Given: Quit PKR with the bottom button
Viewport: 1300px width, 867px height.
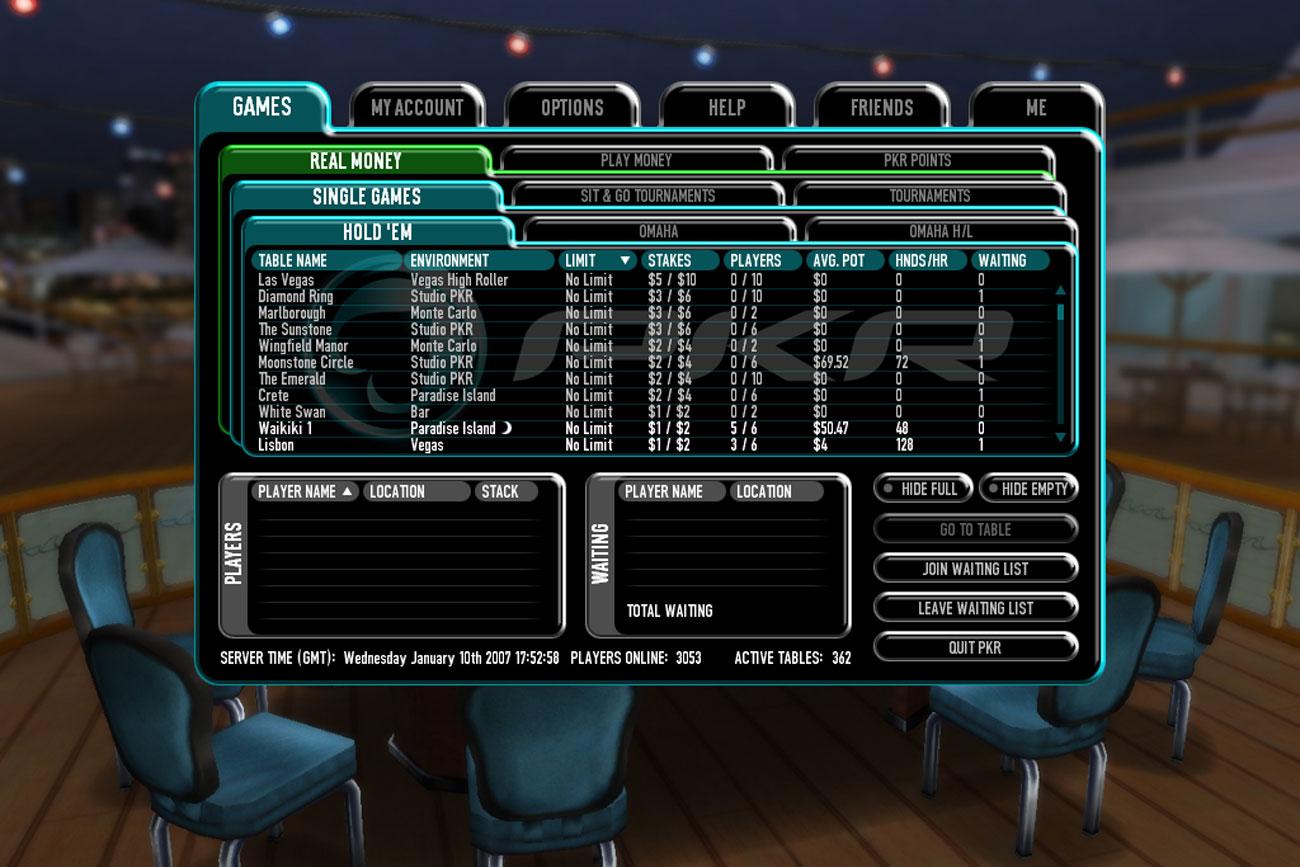Looking at the screenshot, I should 975,648.
